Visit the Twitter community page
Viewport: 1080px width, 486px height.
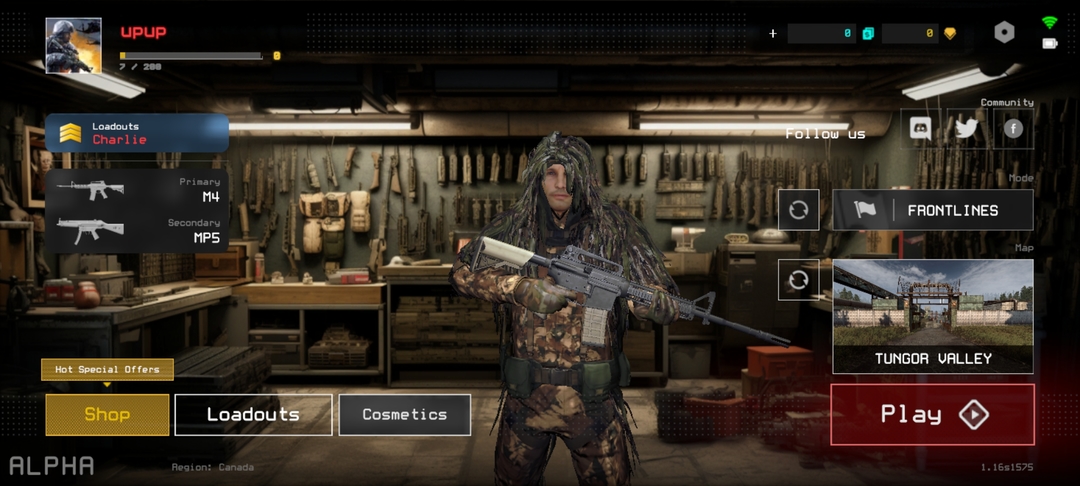[x=966, y=128]
